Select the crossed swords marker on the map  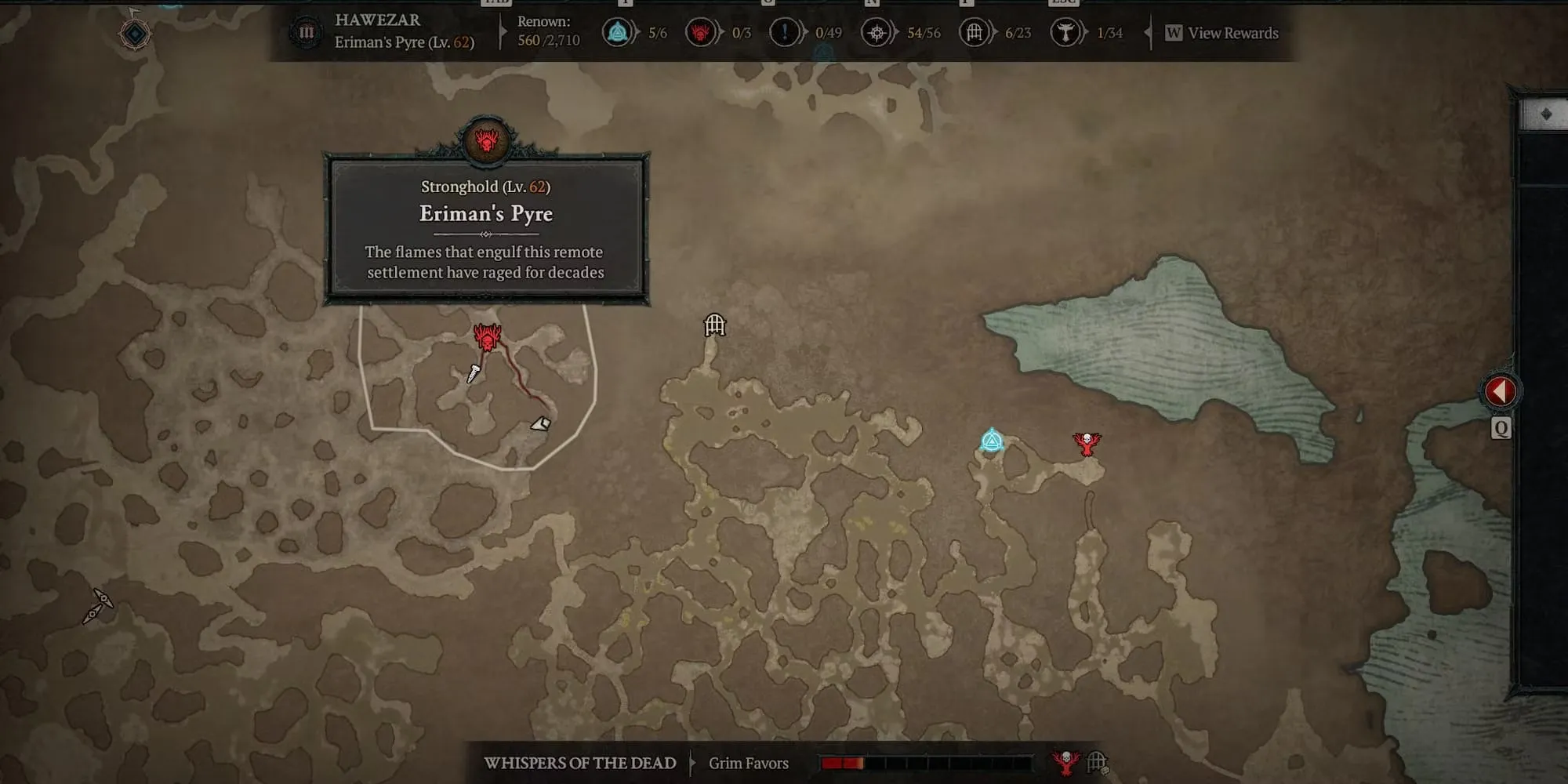tap(98, 606)
